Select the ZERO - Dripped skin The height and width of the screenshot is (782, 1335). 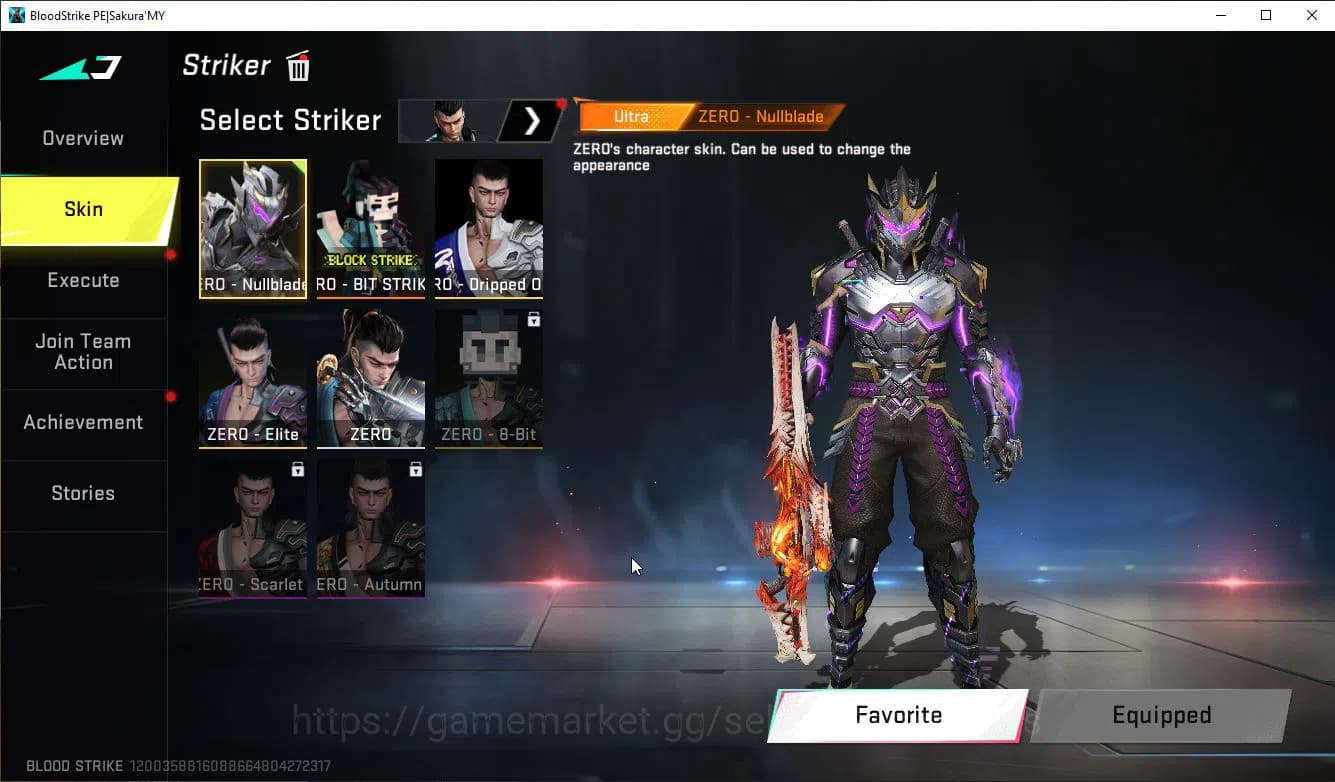tap(488, 228)
